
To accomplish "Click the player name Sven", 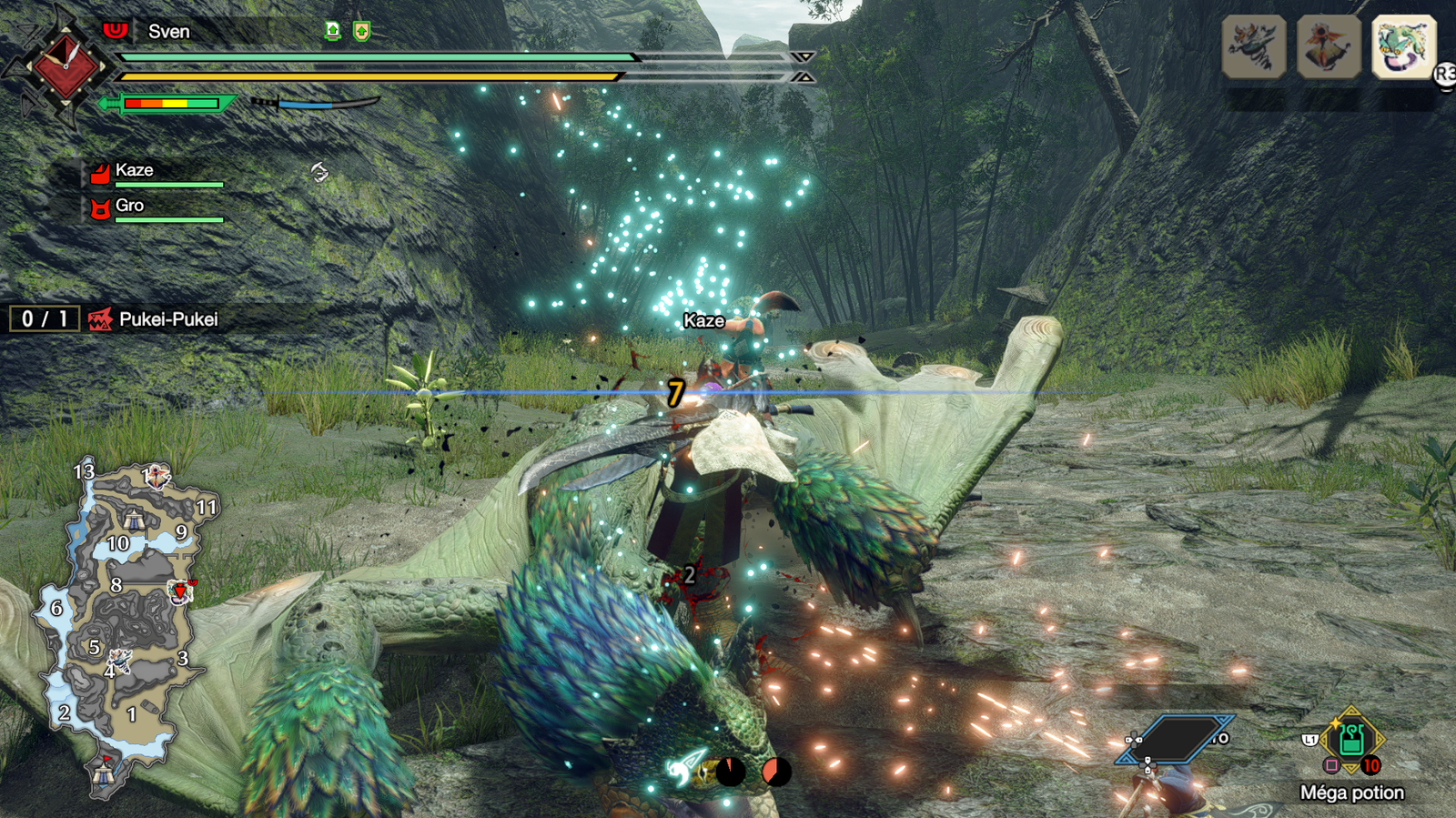I will tap(168, 32).
